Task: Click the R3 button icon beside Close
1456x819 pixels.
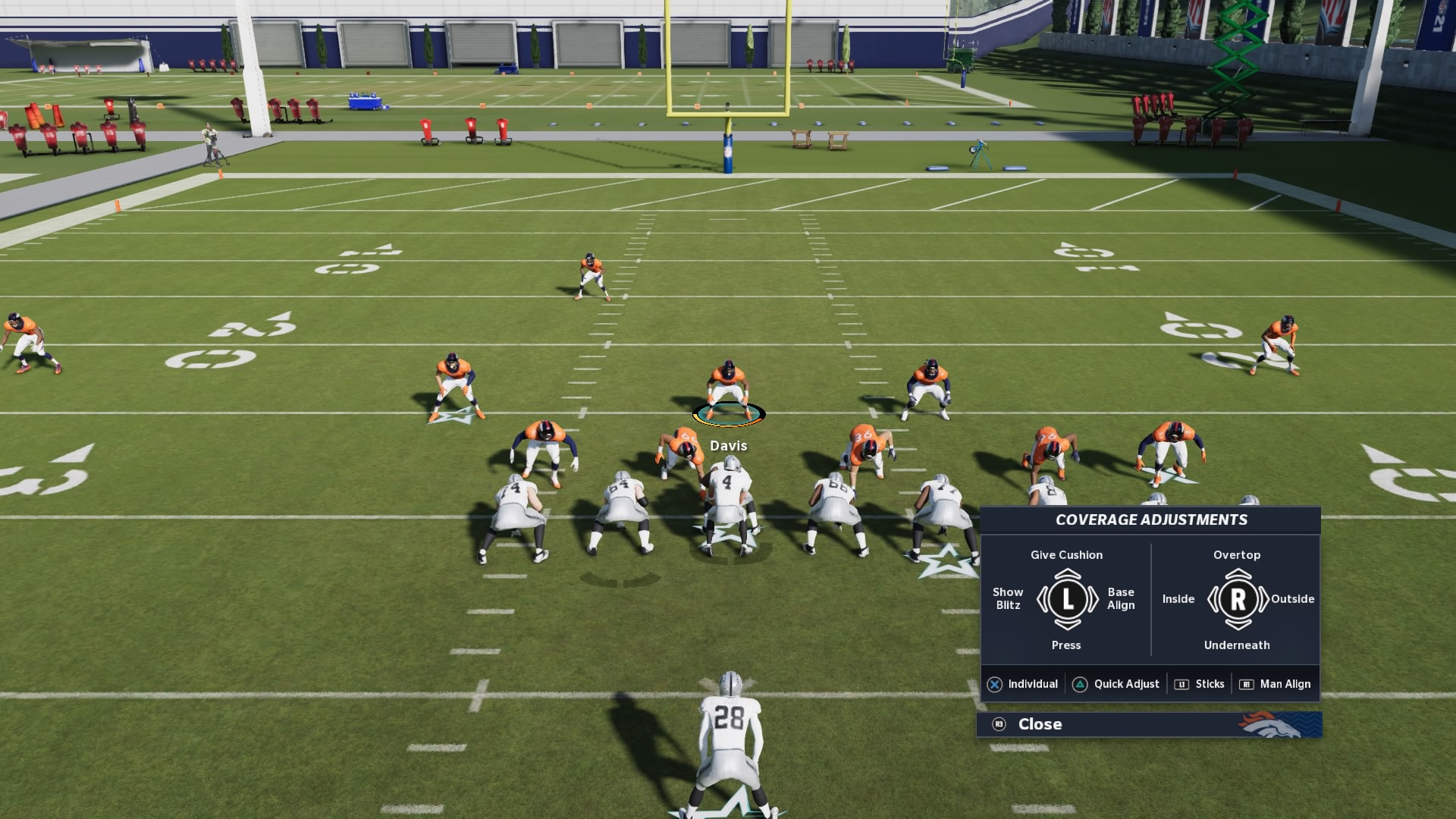Action: pyautogui.click(x=999, y=724)
